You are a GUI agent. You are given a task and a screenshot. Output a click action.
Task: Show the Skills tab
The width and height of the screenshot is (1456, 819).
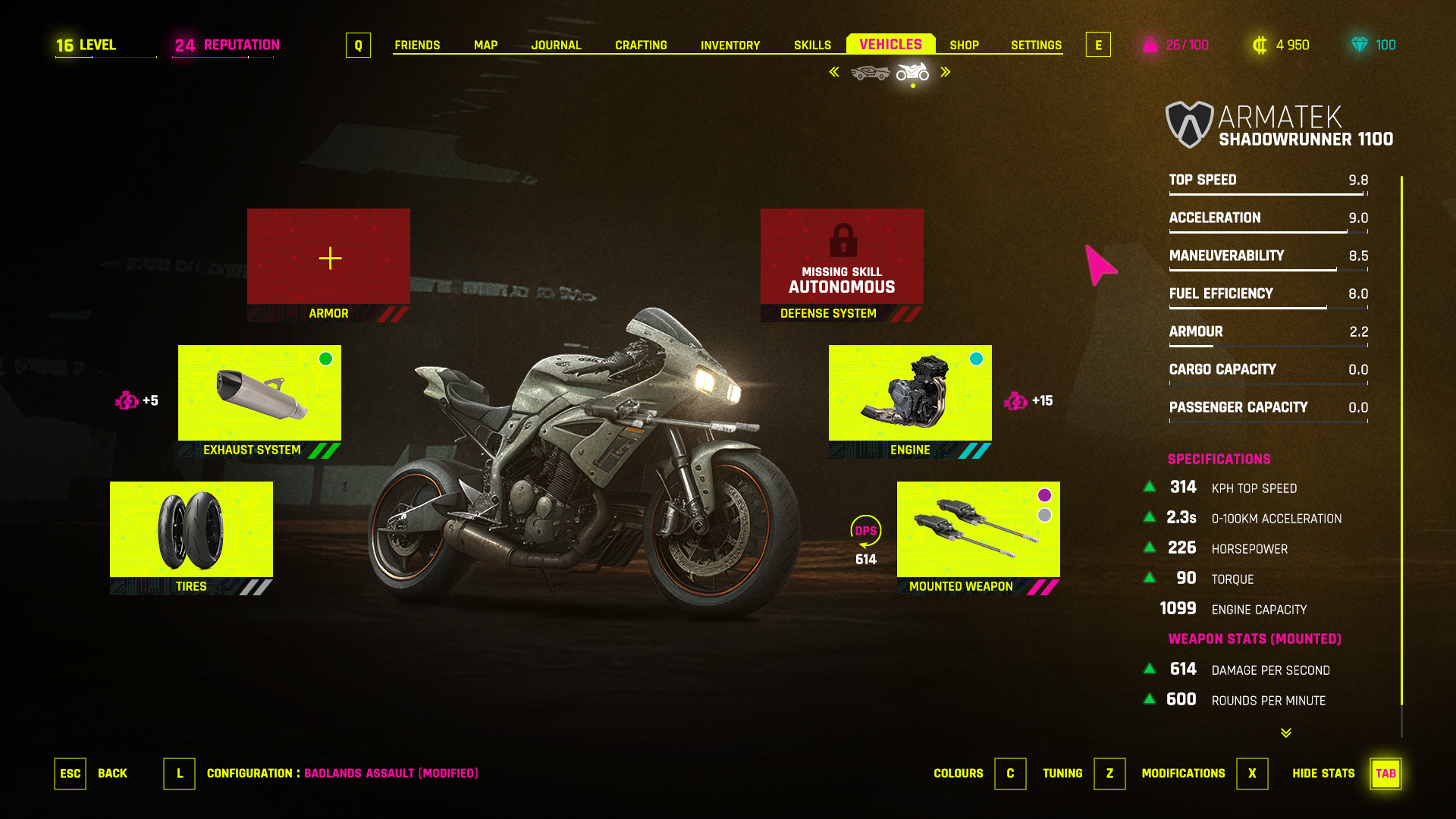[x=812, y=45]
